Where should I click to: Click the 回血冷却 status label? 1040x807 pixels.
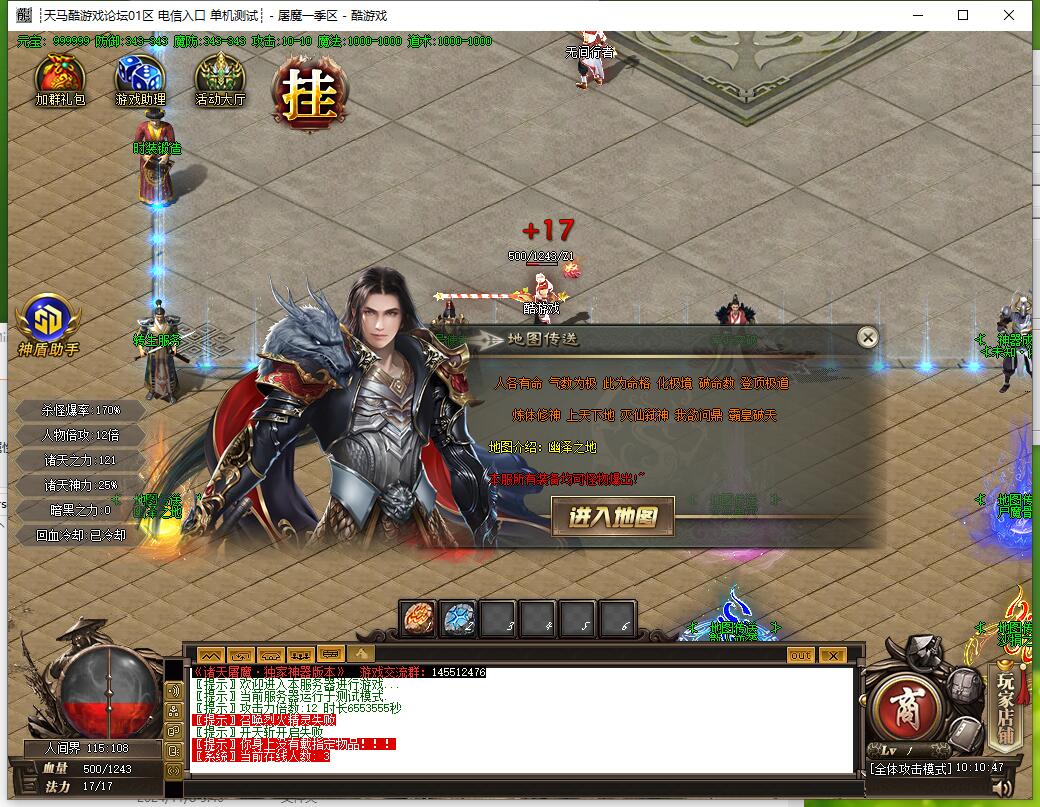[81, 535]
